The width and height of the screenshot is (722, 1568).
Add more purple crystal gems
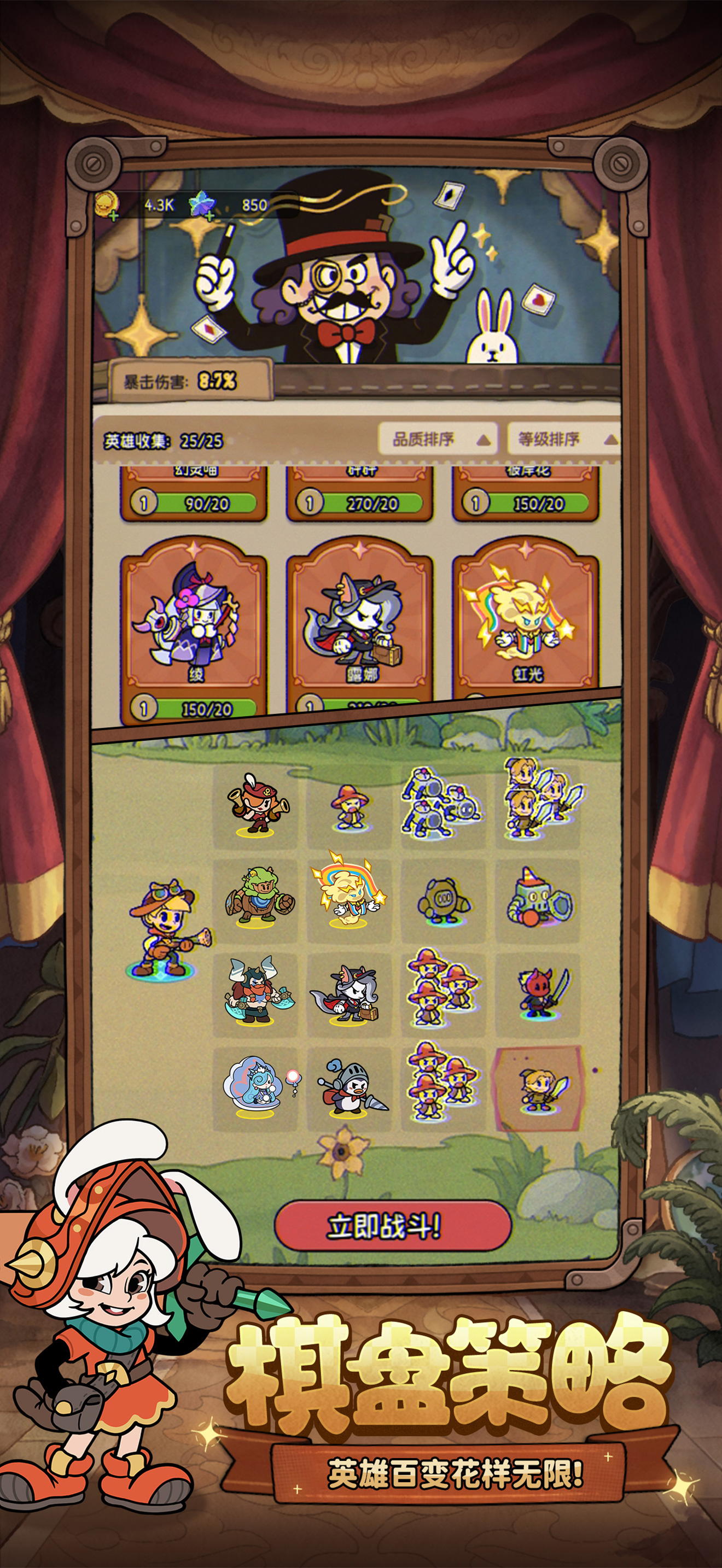[209, 214]
